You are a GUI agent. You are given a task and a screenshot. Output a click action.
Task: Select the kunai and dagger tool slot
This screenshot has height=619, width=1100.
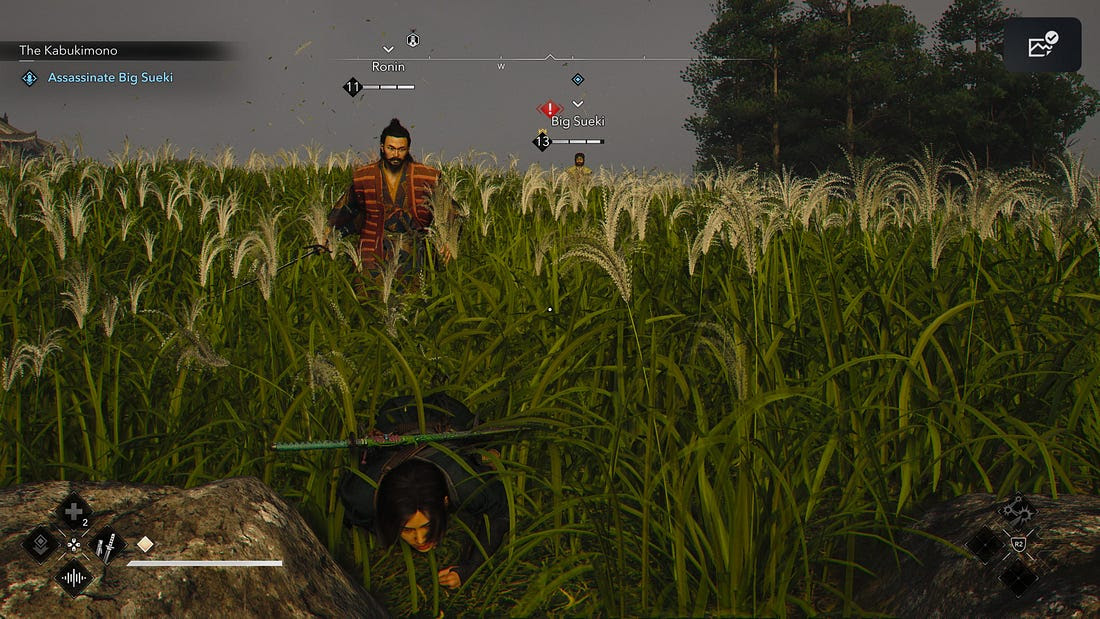coord(105,545)
